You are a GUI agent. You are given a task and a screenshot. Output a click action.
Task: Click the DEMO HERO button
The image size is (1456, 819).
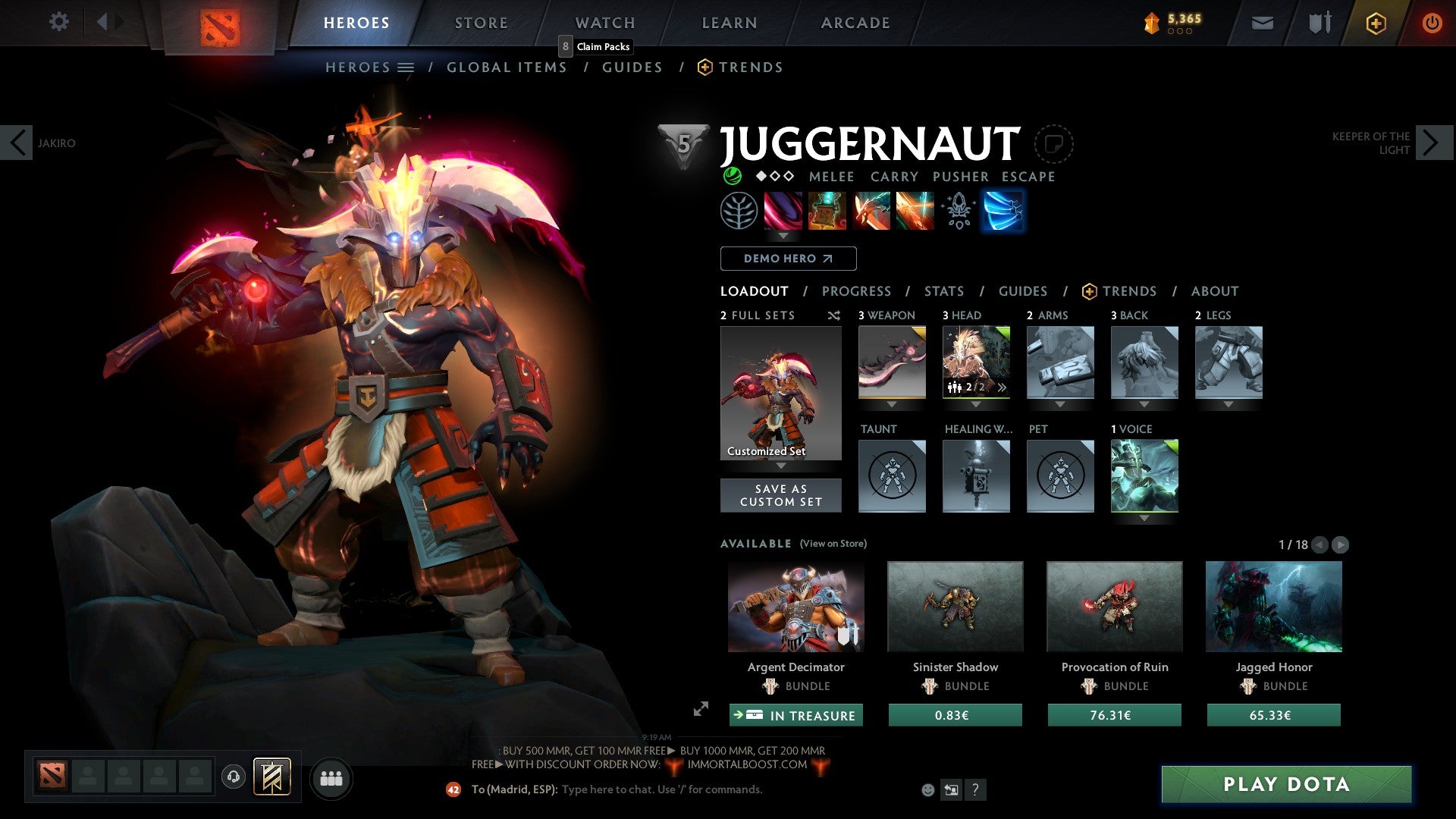tap(787, 259)
